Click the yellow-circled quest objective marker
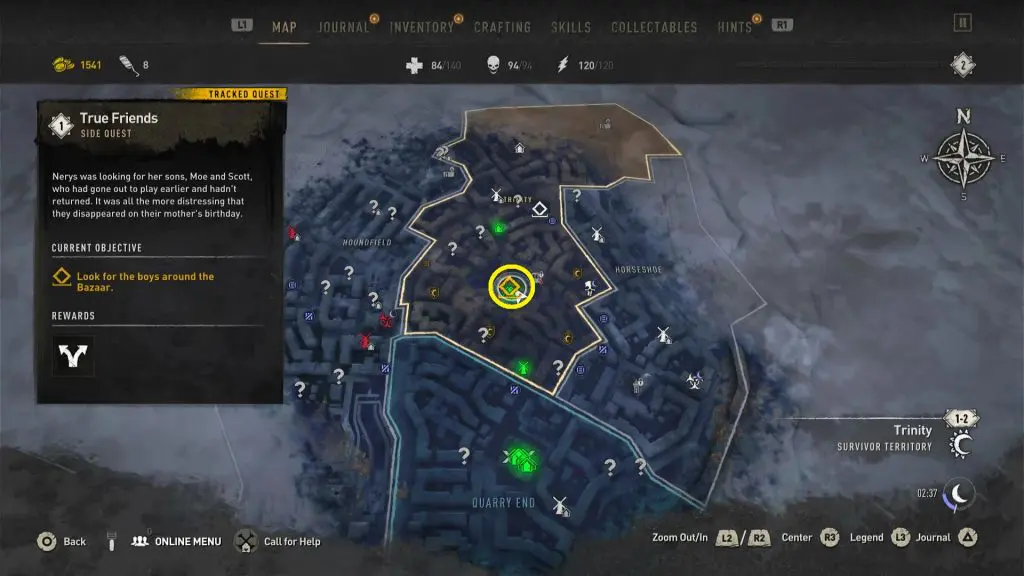The height and width of the screenshot is (576, 1024). pyautogui.click(x=511, y=287)
